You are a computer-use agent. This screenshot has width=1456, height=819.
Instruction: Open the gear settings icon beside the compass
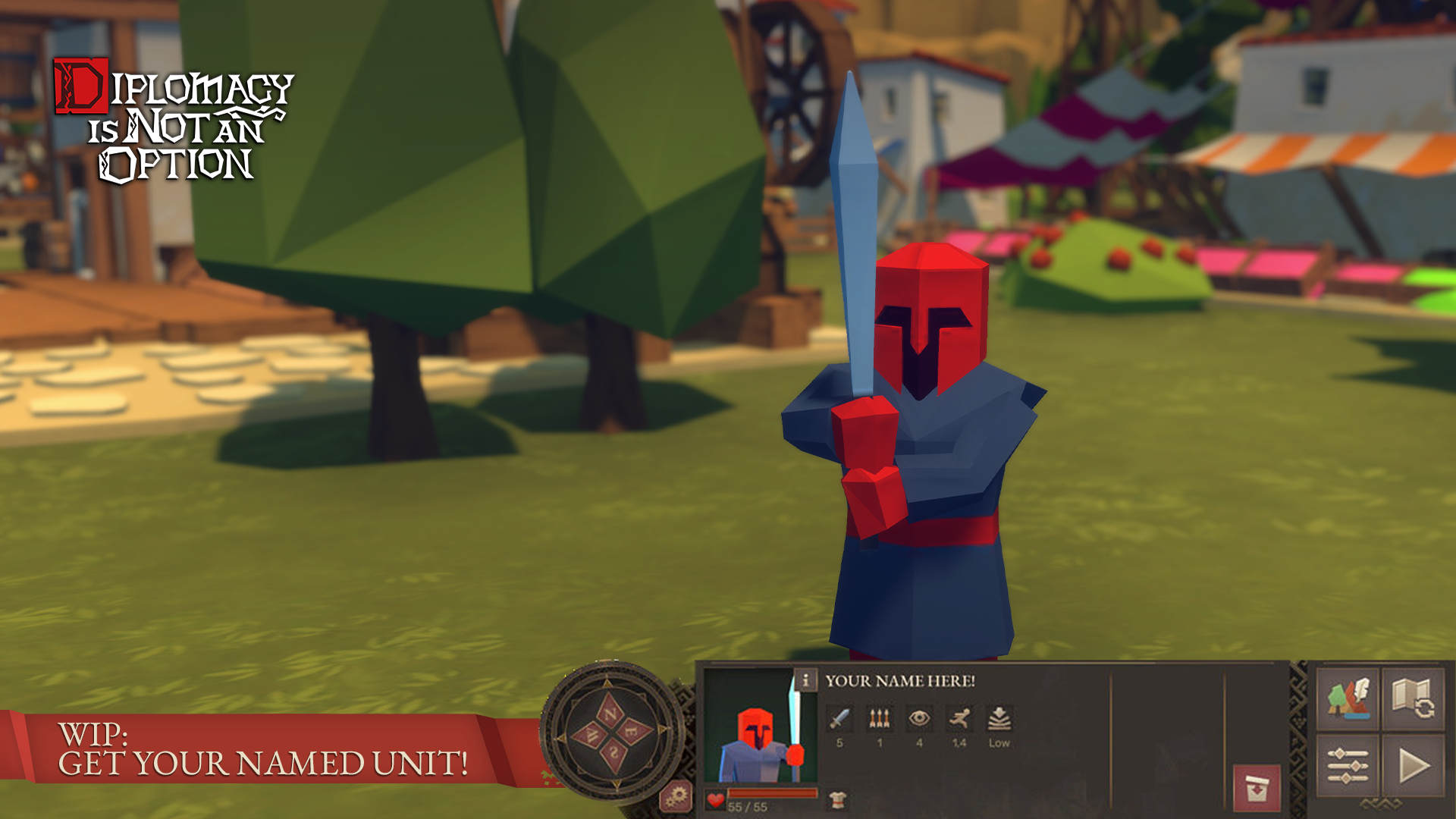point(676,798)
